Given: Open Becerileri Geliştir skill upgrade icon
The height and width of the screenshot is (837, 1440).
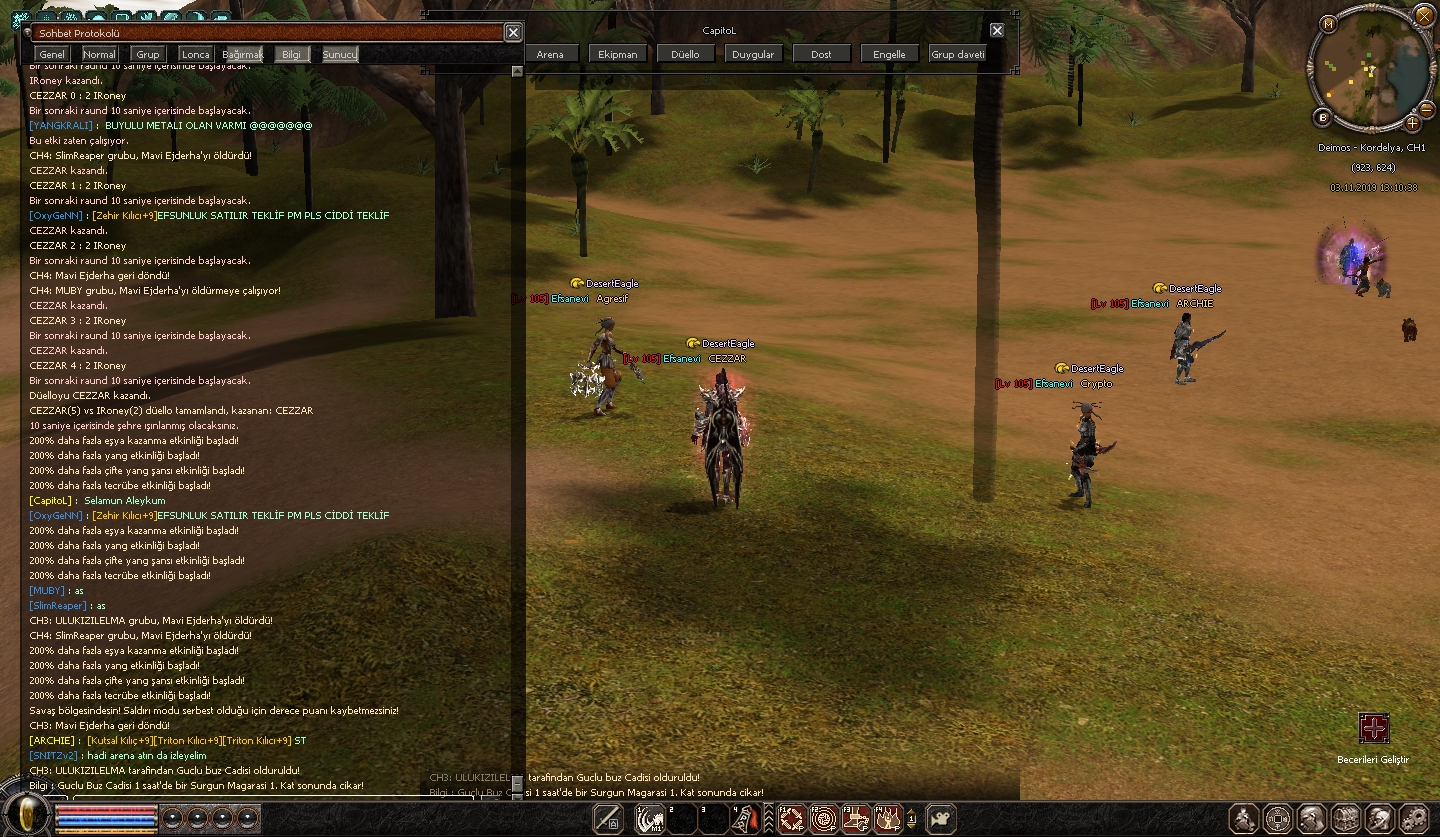Looking at the screenshot, I should 1374,728.
